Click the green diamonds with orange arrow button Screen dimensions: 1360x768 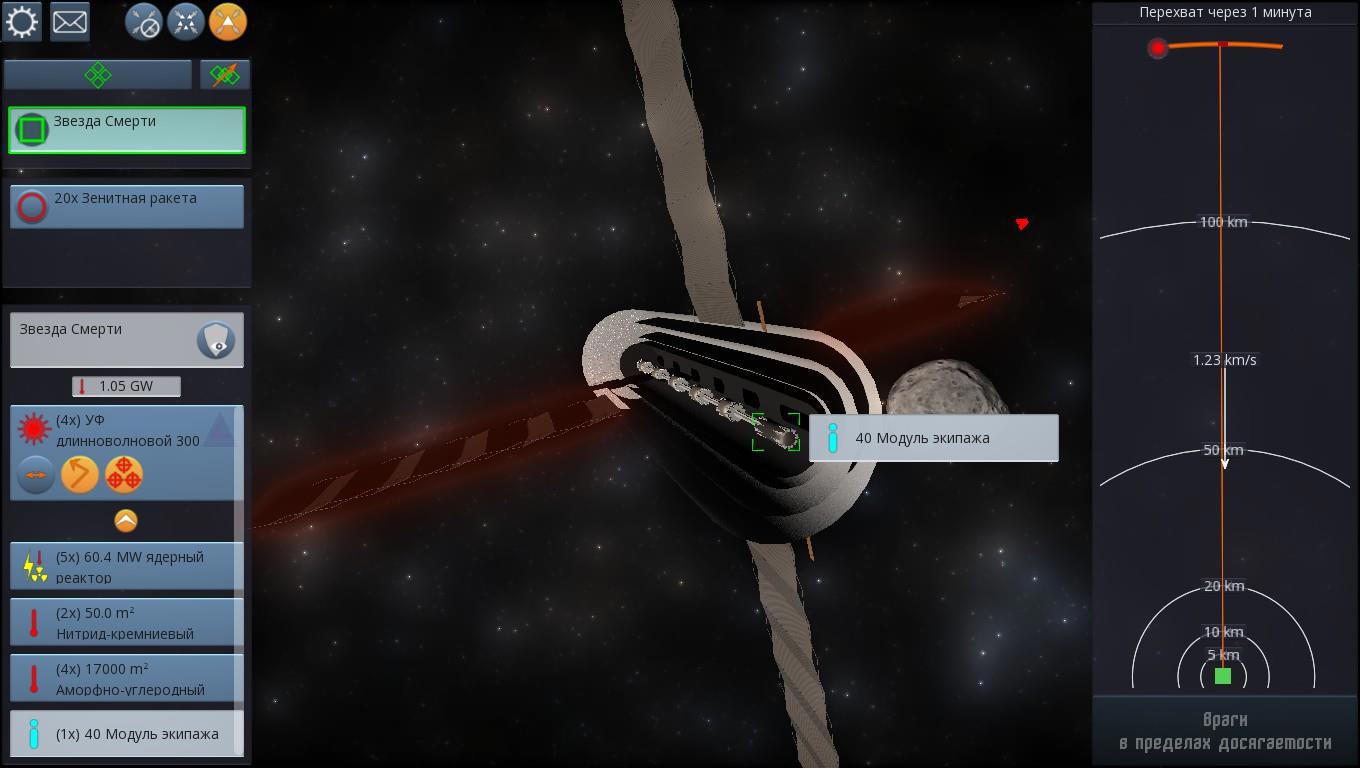[x=225, y=75]
